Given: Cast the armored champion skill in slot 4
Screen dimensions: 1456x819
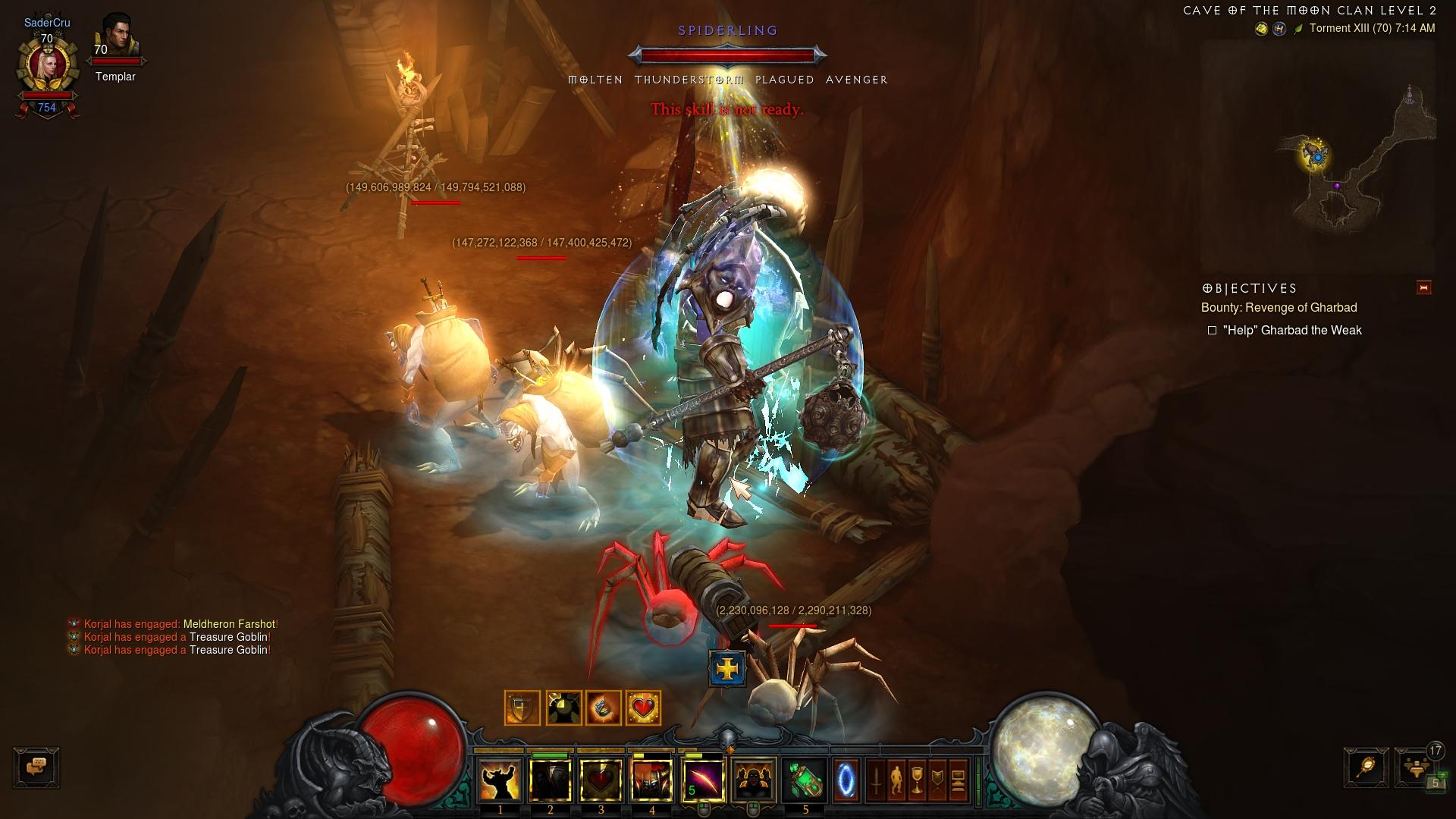Looking at the screenshot, I should [x=652, y=780].
